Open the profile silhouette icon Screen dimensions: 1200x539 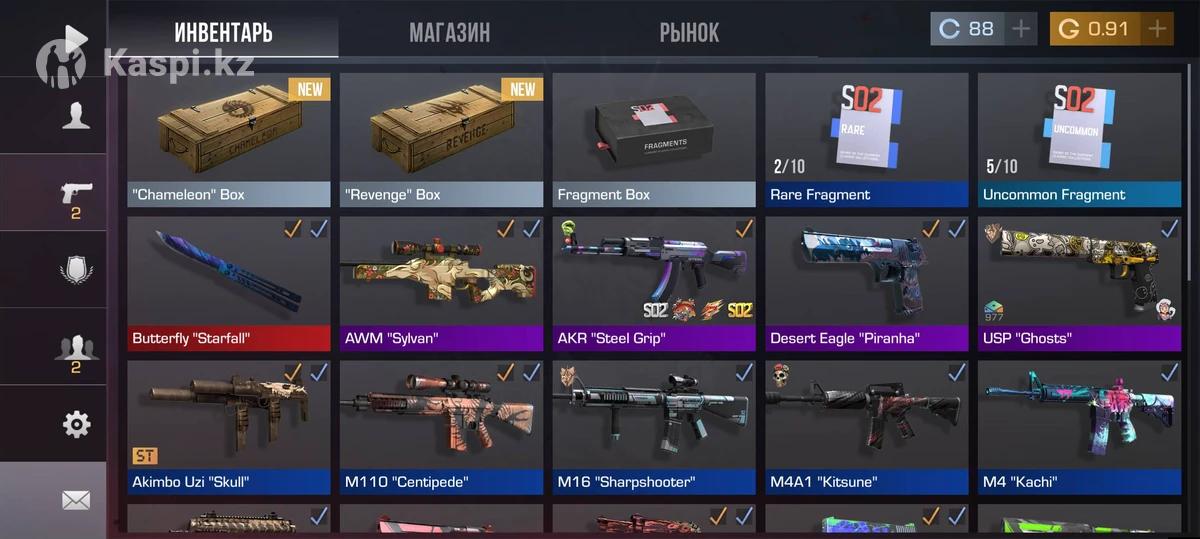[76, 116]
